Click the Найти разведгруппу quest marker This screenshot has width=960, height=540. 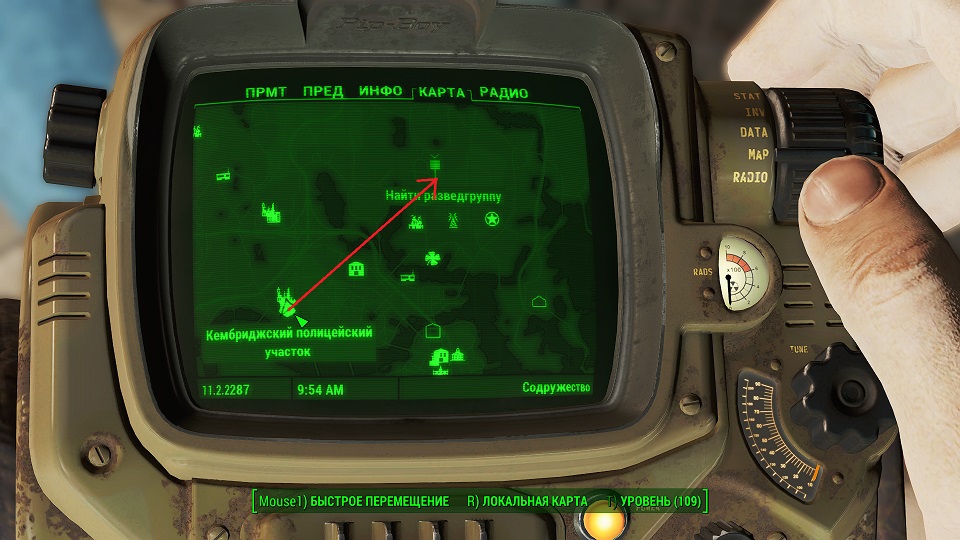point(435,164)
